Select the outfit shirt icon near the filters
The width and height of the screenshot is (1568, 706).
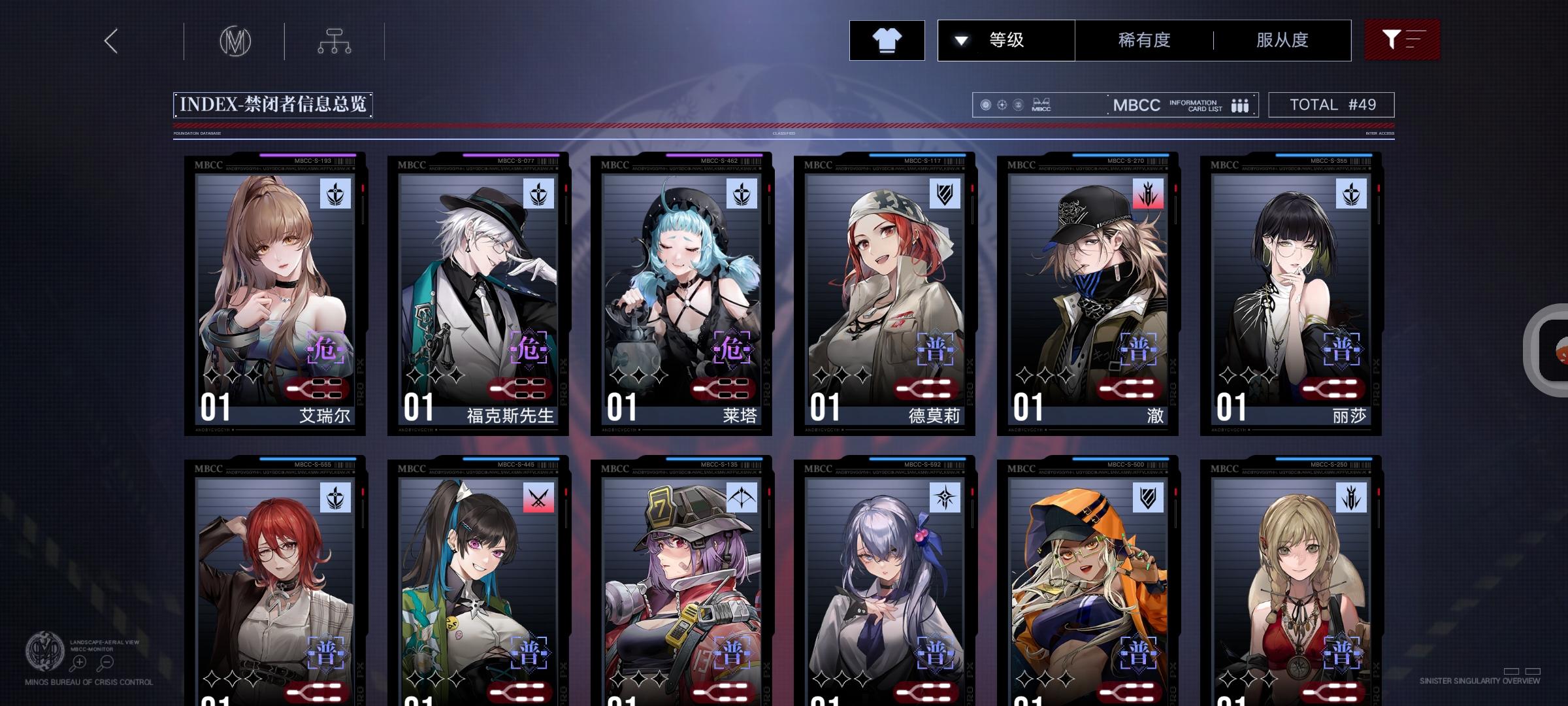887,40
